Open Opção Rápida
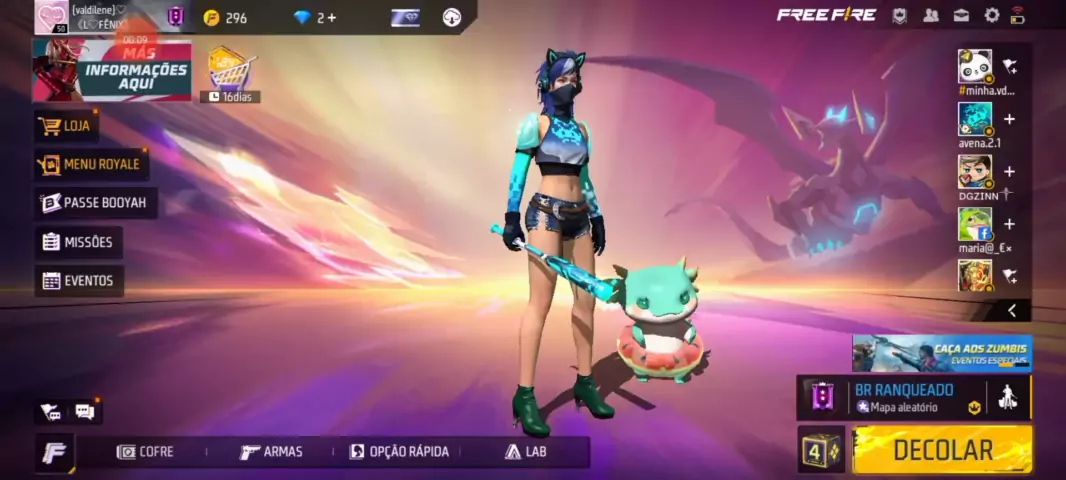Image resolution: width=1066 pixels, height=480 pixels. pyautogui.click(x=399, y=452)
